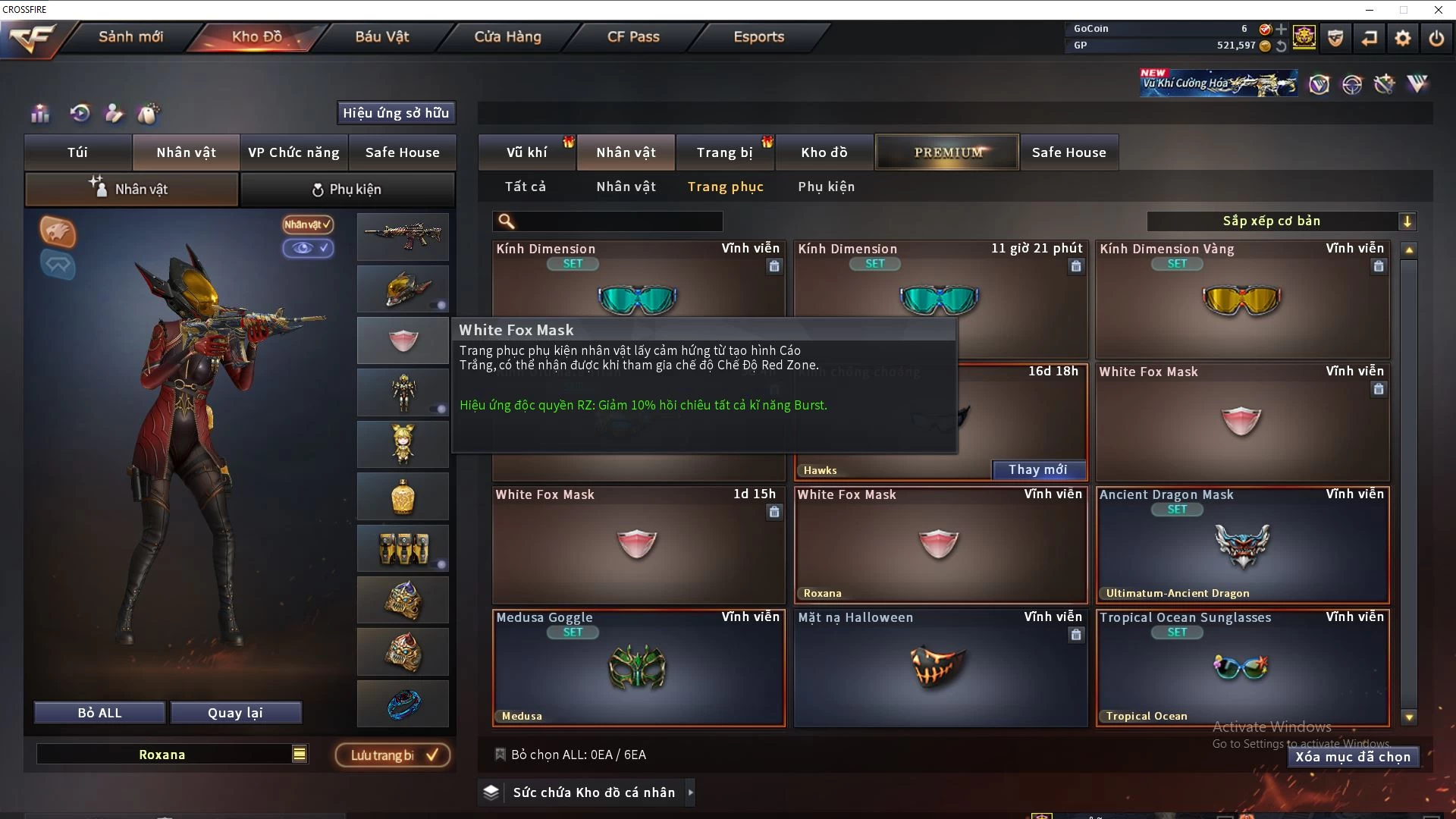Click the Thay mới renew button
The height and width of the screenshot is (819, 1456).
tap(1037, 470)
